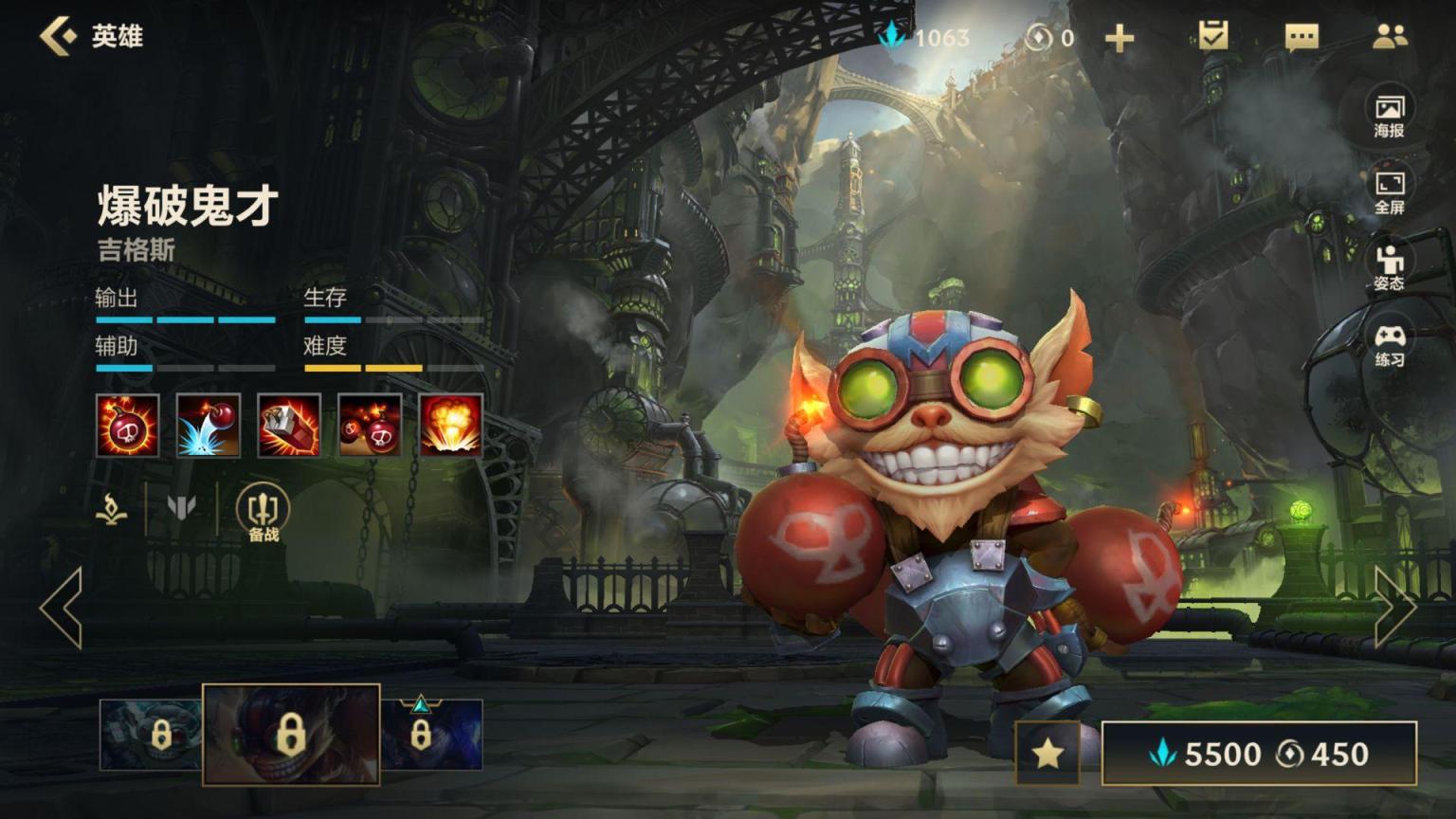Select the skull bomb passive ability icon
Image resolution: width=1456 pixels, height=819 pixels.
pos(127,426)
